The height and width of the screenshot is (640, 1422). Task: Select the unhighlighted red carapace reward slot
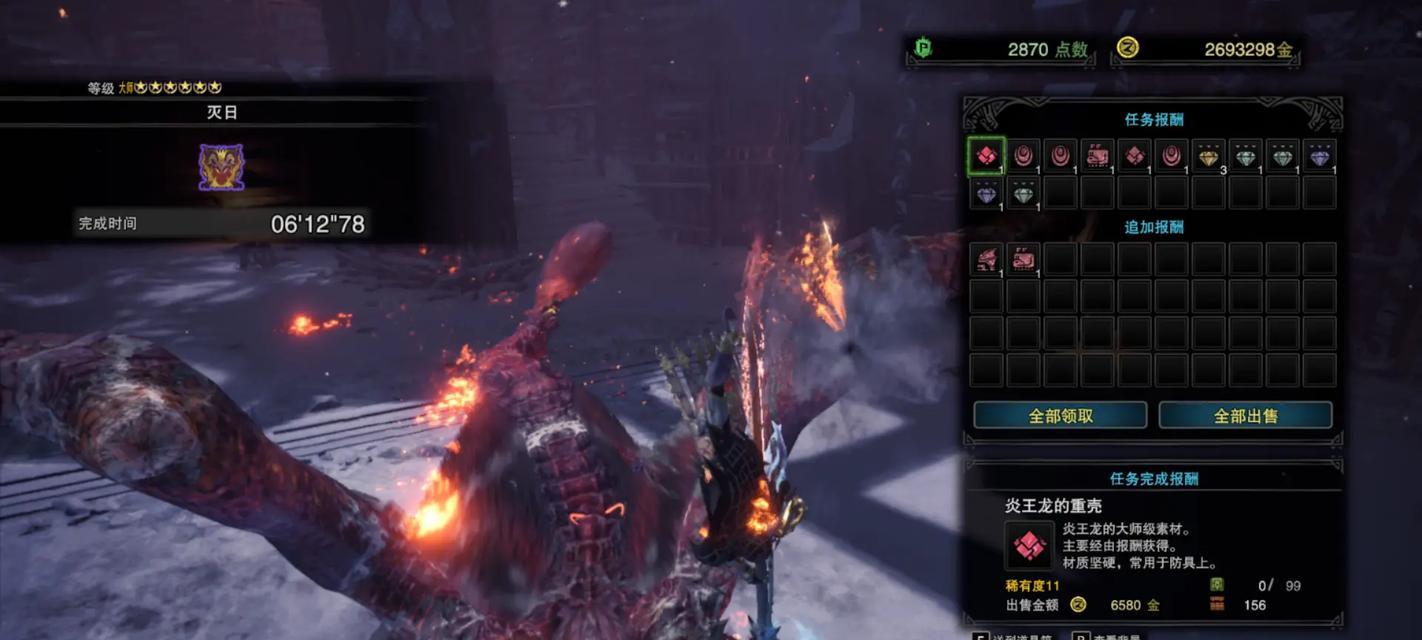click(x=1134, y=156)
